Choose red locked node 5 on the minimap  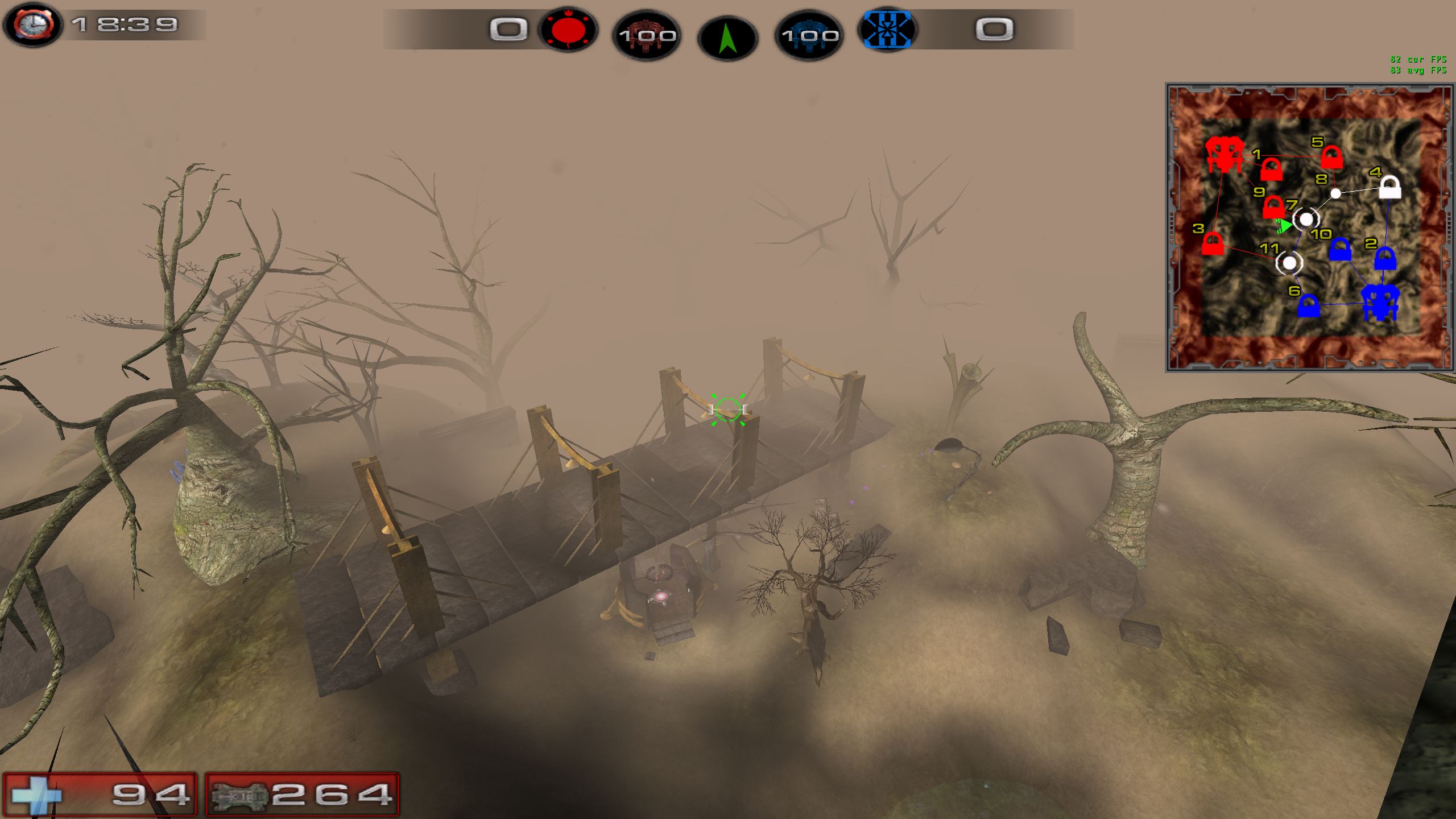pos(1331,157)
